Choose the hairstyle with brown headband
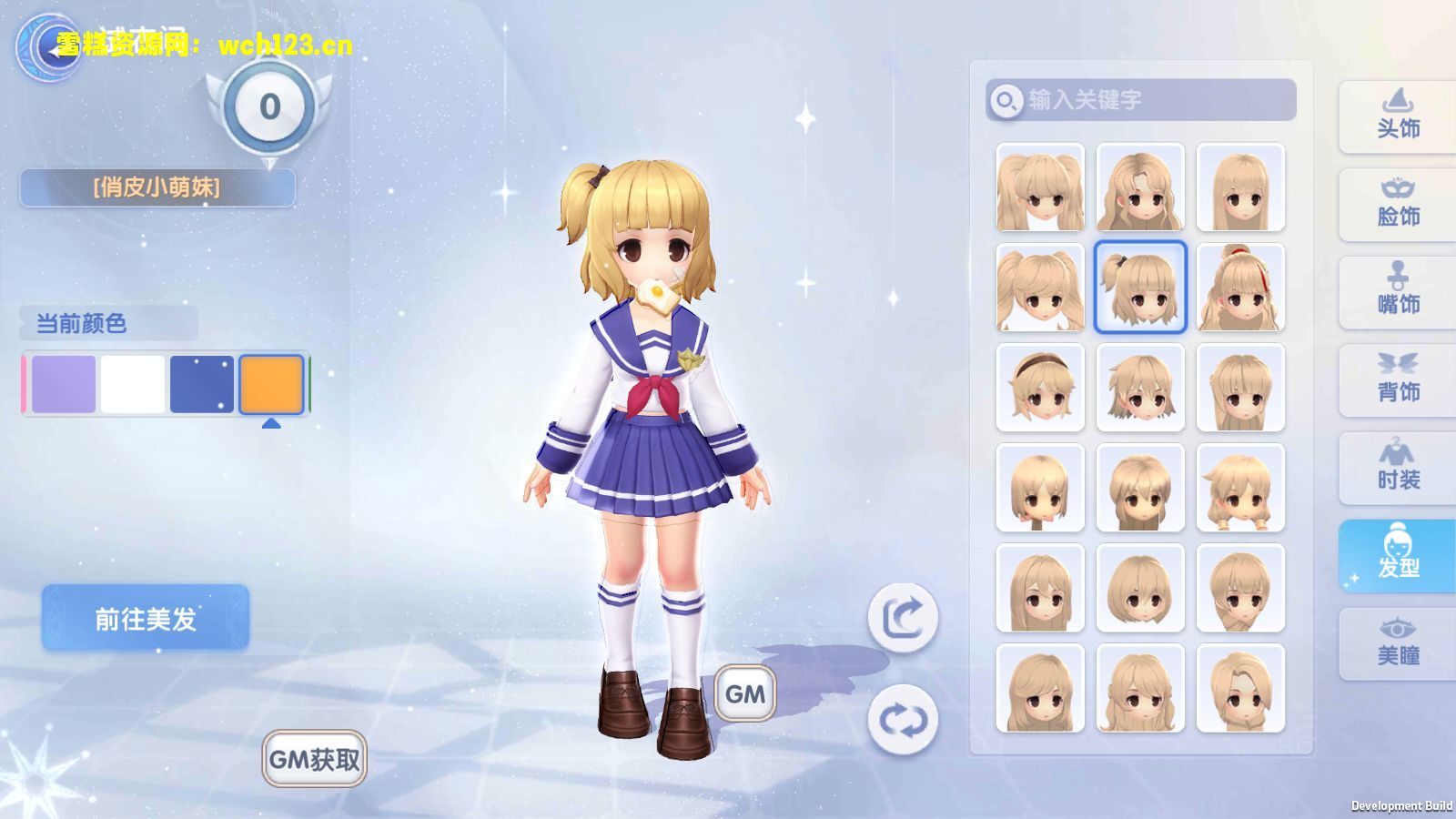The width and height of the screenshot is (1456, 819). [1040, 388]
